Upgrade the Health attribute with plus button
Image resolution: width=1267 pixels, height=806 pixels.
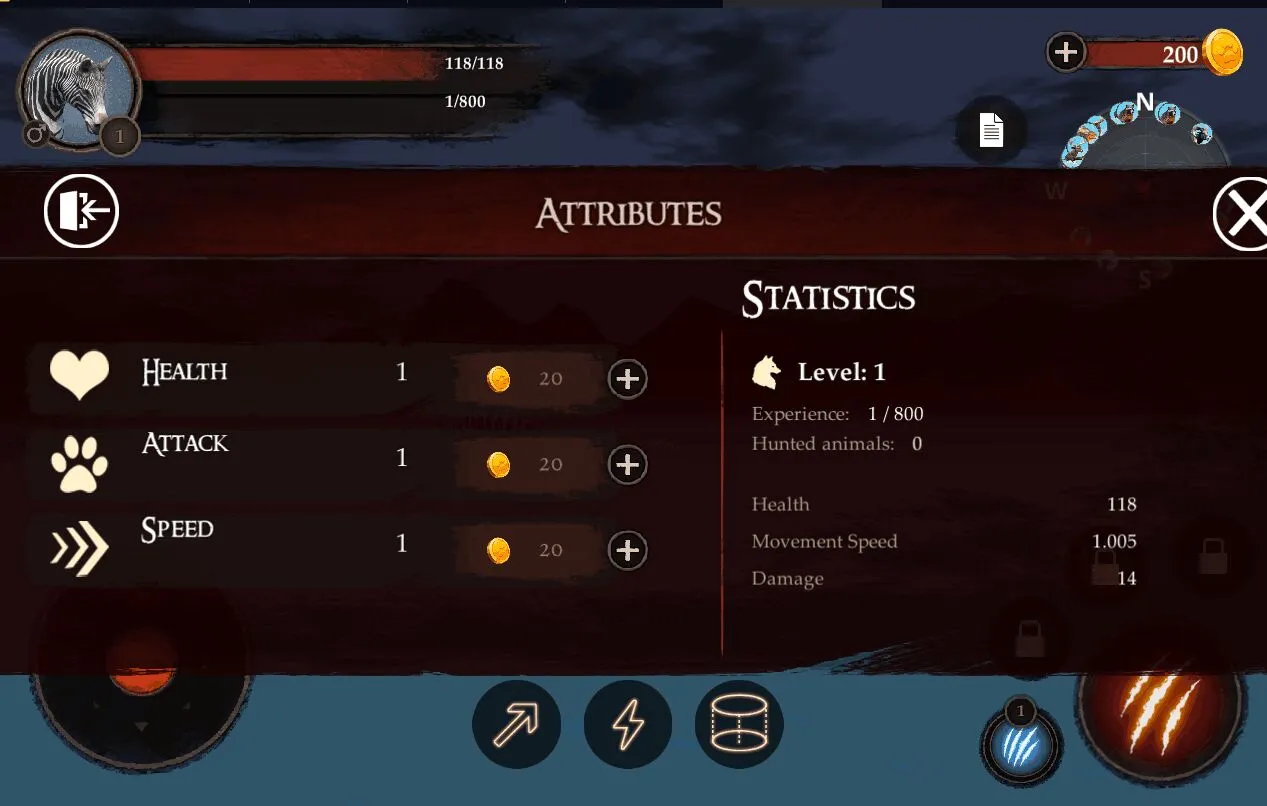click(x=628, y=379)
